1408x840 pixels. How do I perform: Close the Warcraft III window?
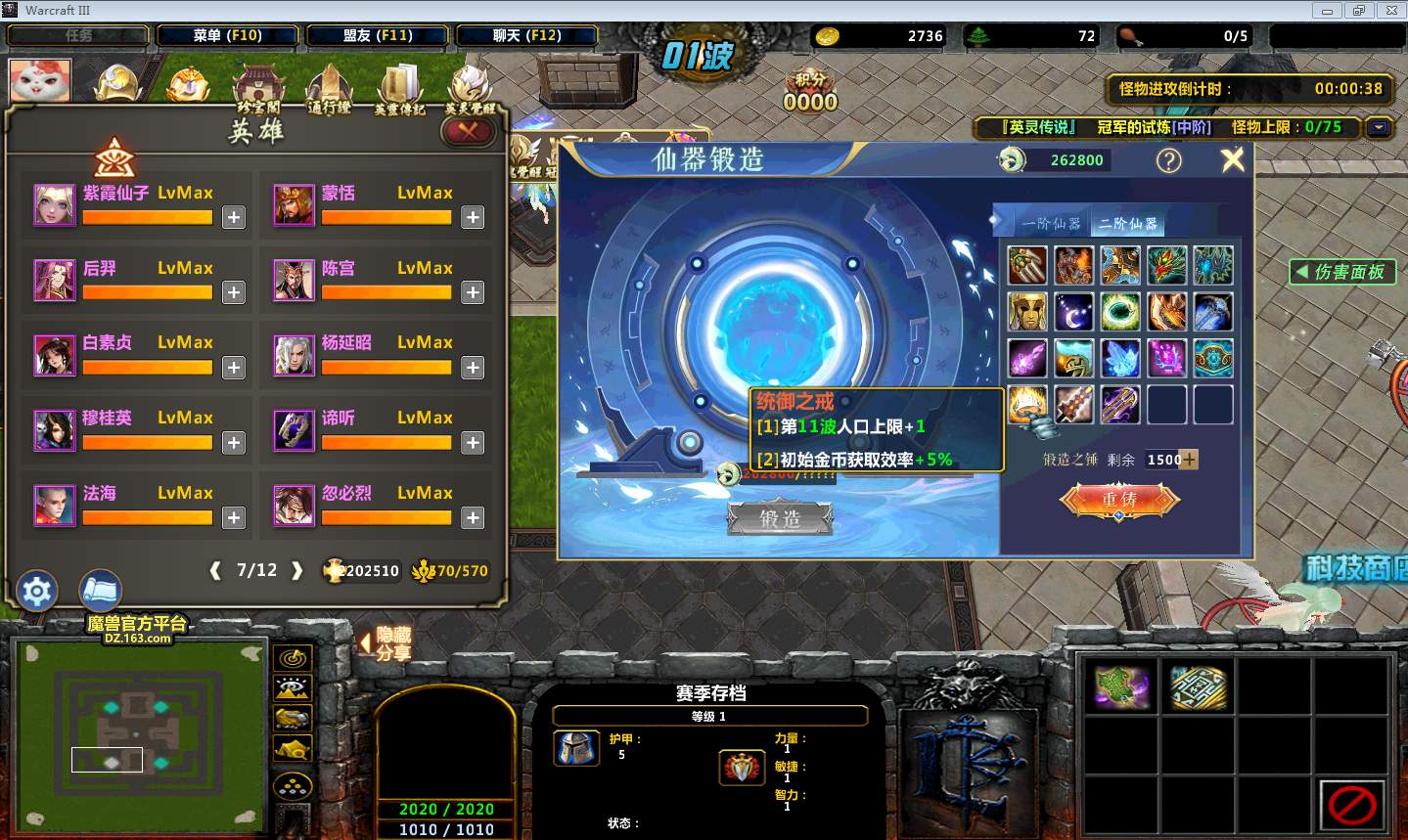tap(1390, 11)
